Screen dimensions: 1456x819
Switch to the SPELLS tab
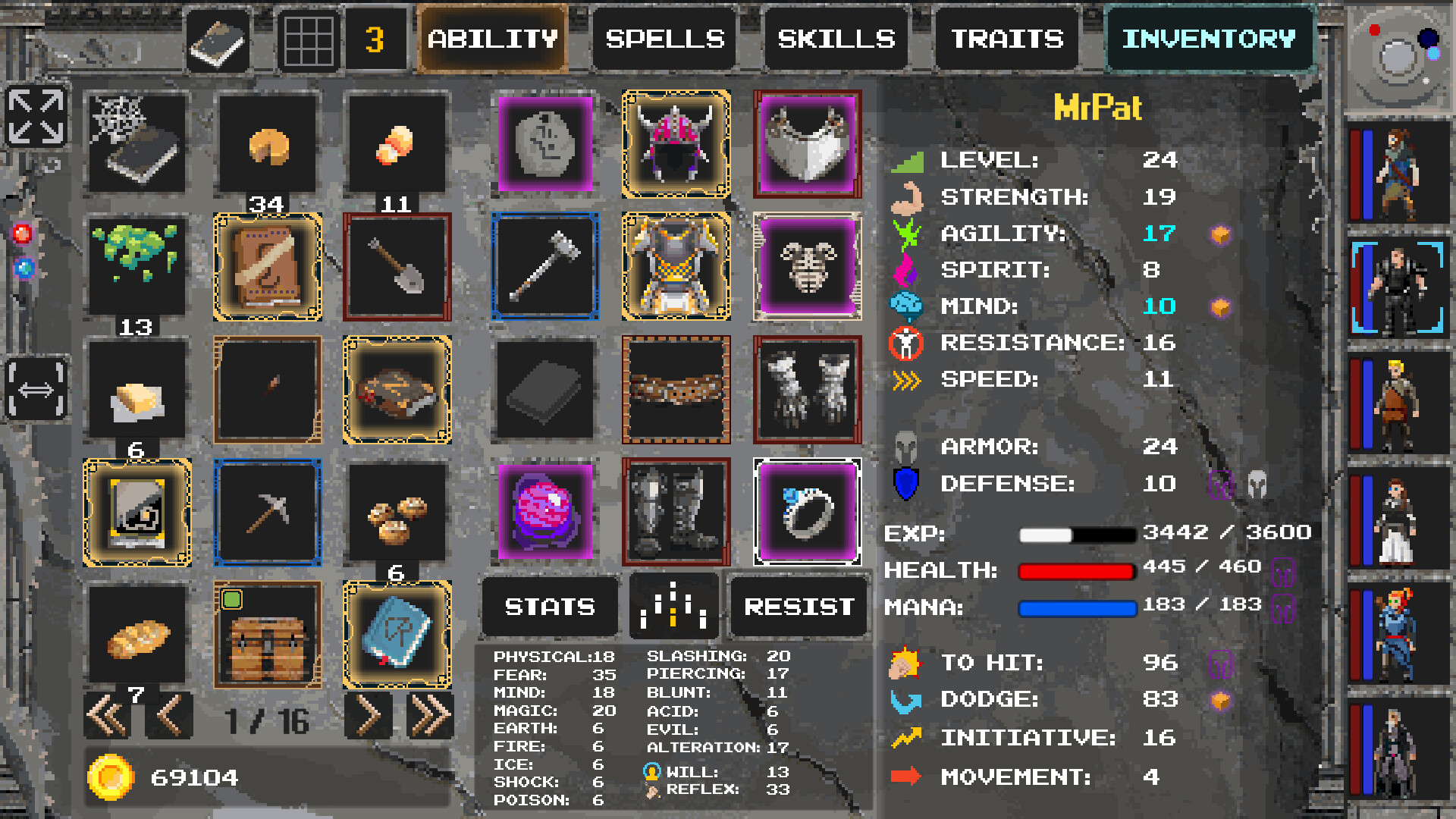pos(664,39)
